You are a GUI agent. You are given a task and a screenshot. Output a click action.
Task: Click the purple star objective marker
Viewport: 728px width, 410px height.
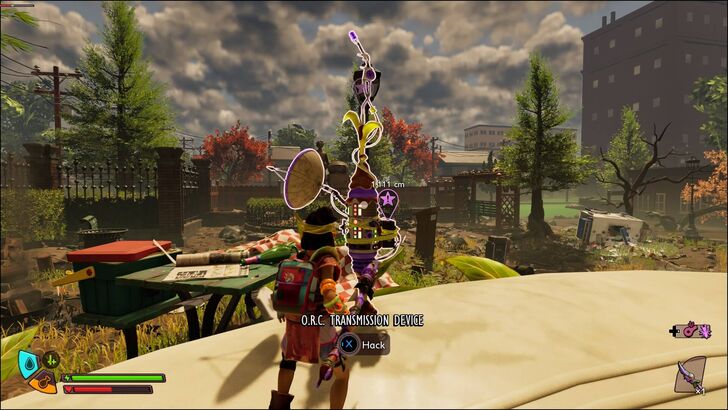pyautogui.click(x=388, y=200)
